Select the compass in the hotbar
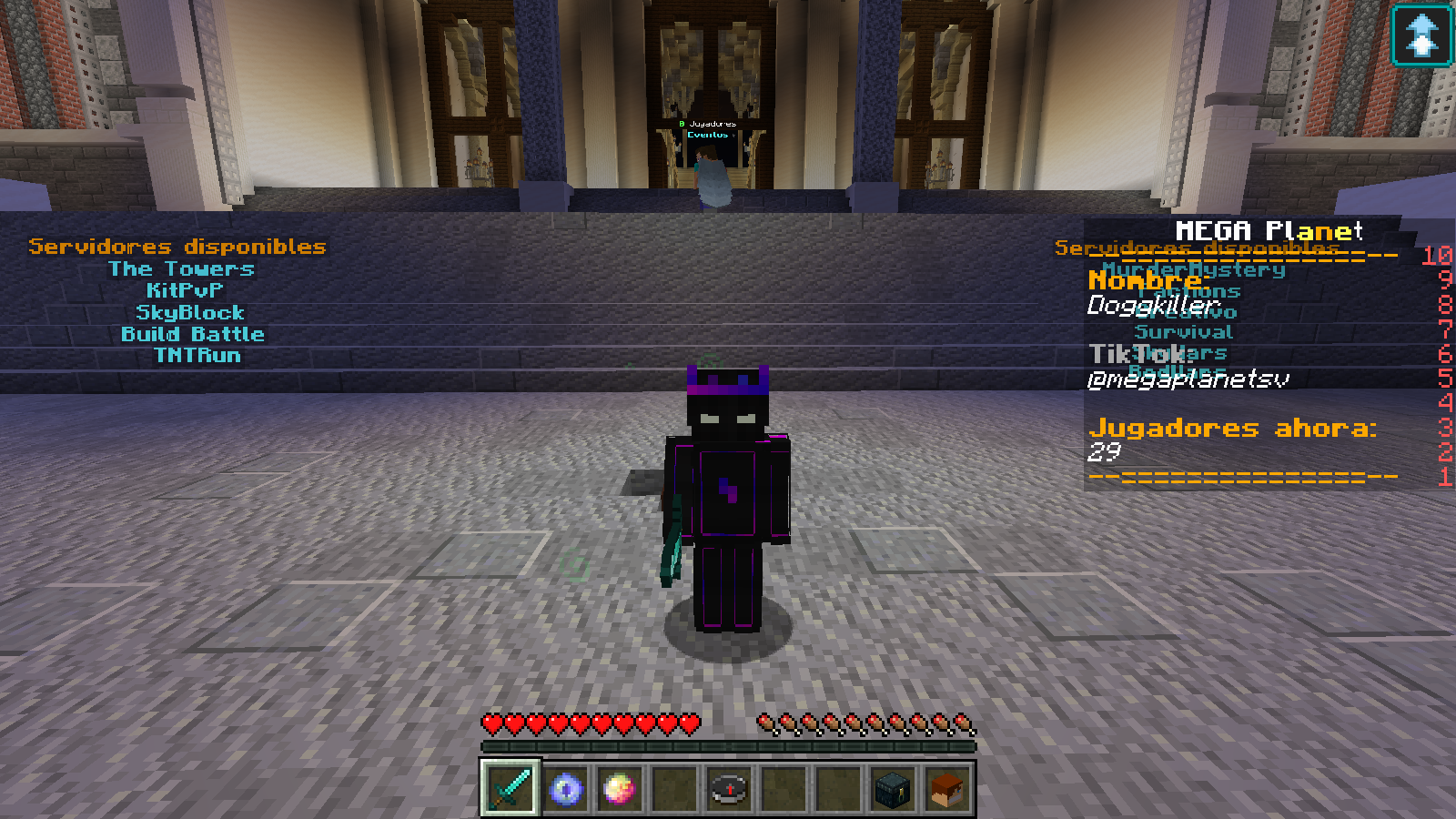Viewport: 1456px width, 819px height. pos(729,788)
